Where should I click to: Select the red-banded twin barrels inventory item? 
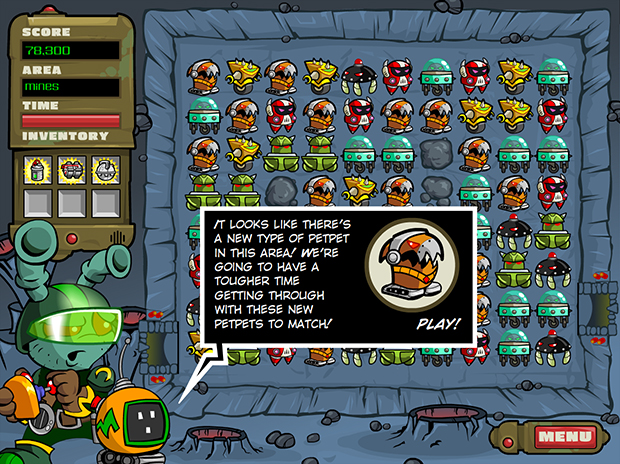71,169
